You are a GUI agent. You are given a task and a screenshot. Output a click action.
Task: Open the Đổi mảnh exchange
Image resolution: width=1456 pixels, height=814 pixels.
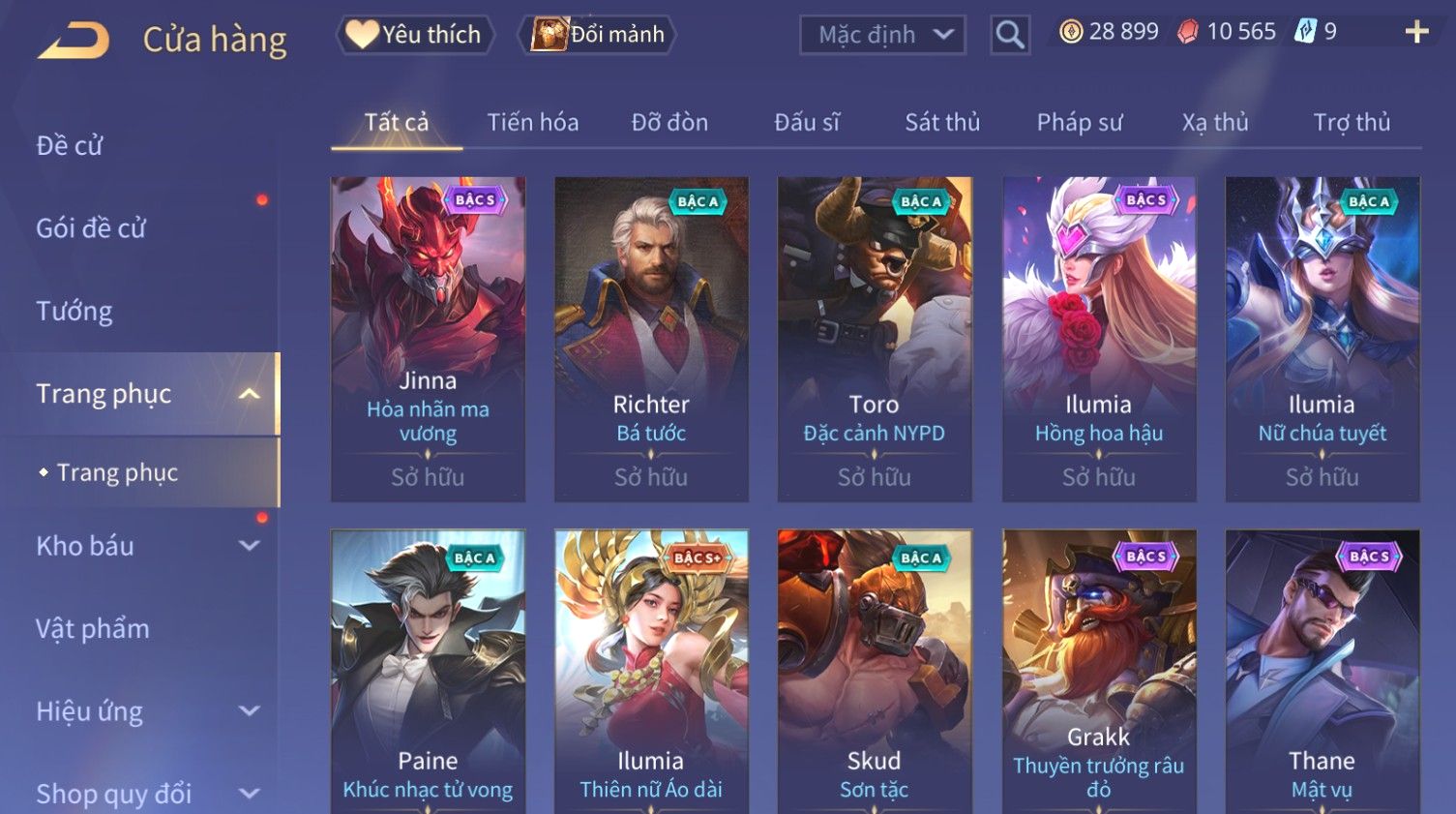pos(599,35)
